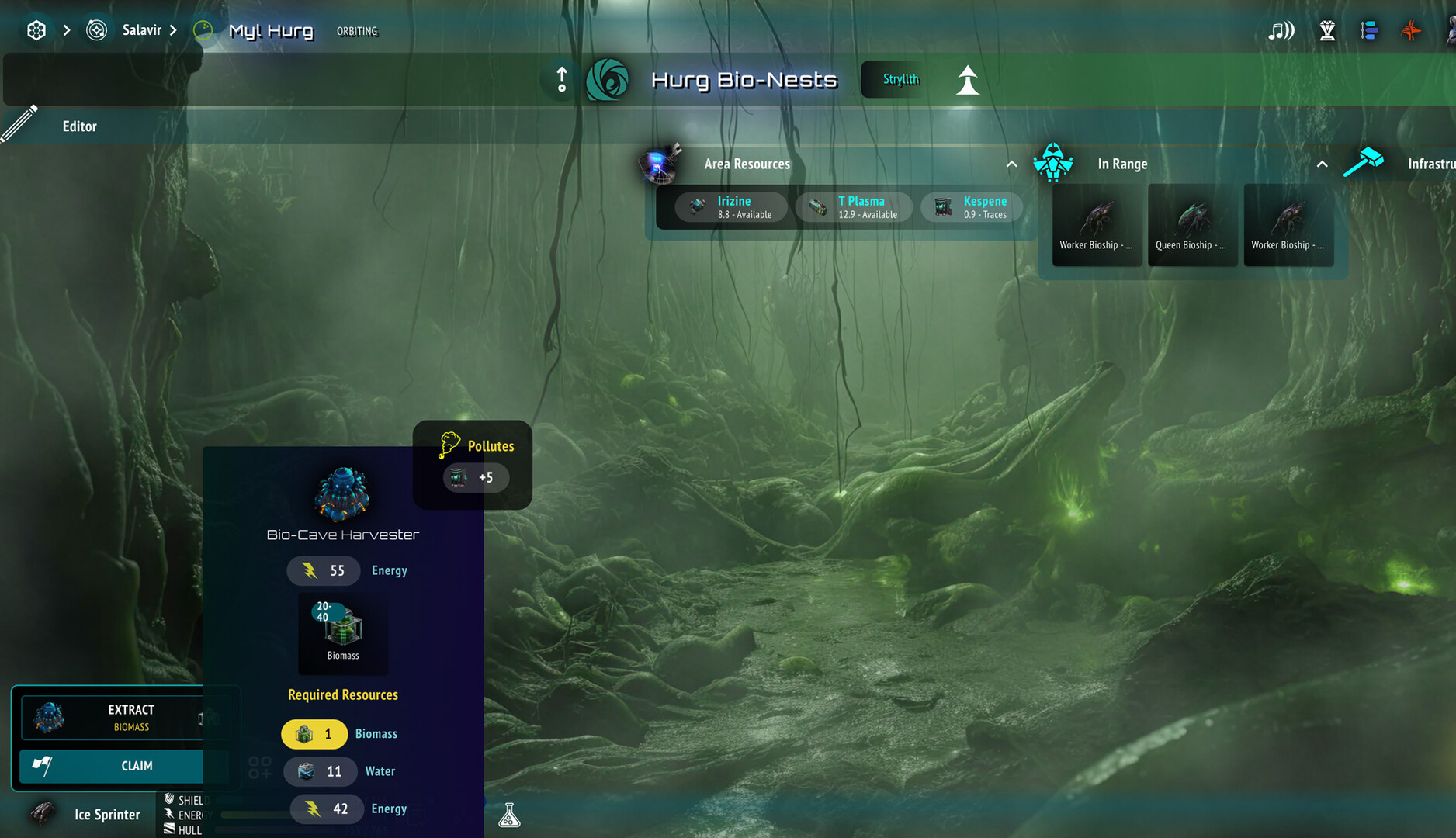Image resolution: width=1456 pixels, height=838 pixels.
Task: Switch to the Styrllth tab
Action: (x=900, y=79)
